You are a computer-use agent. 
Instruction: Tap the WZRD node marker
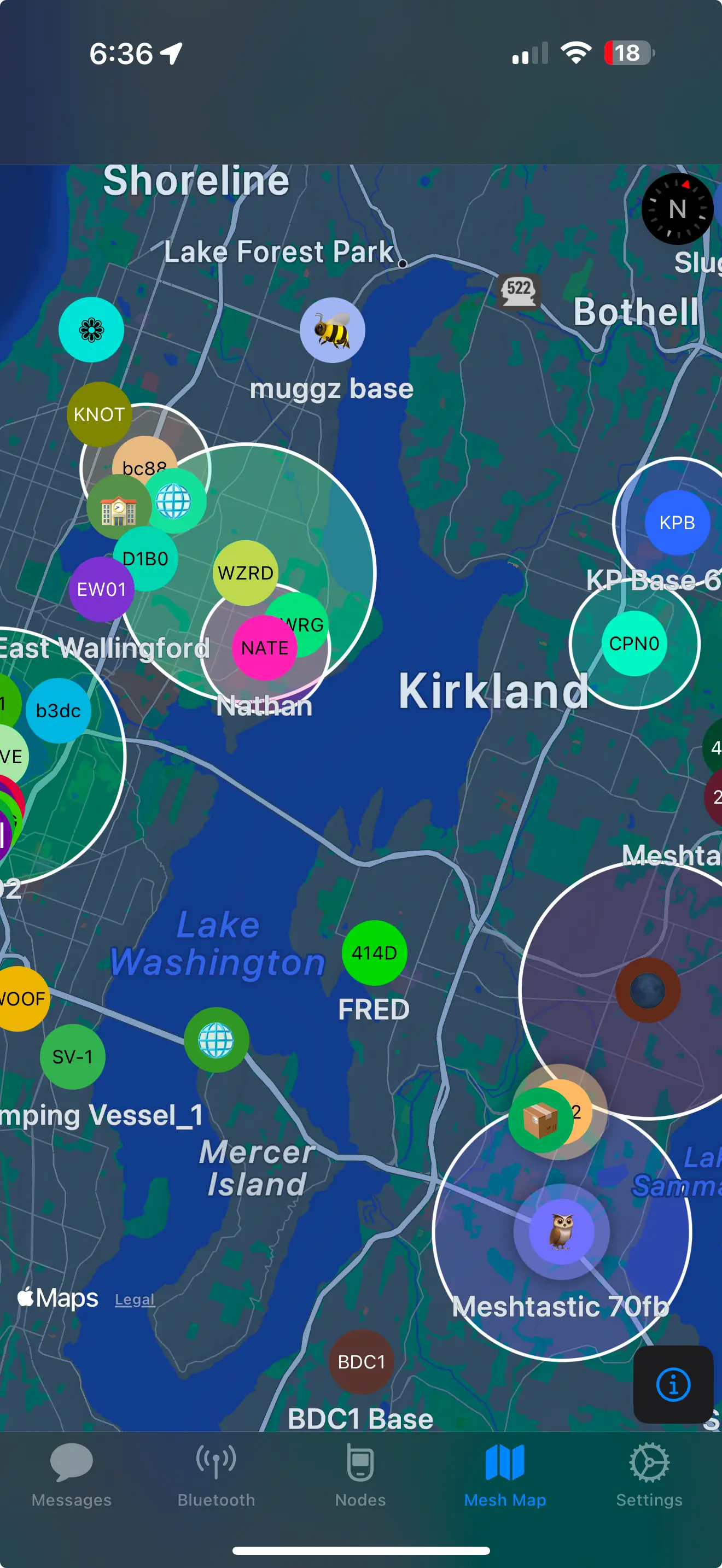tap(246, 572)
